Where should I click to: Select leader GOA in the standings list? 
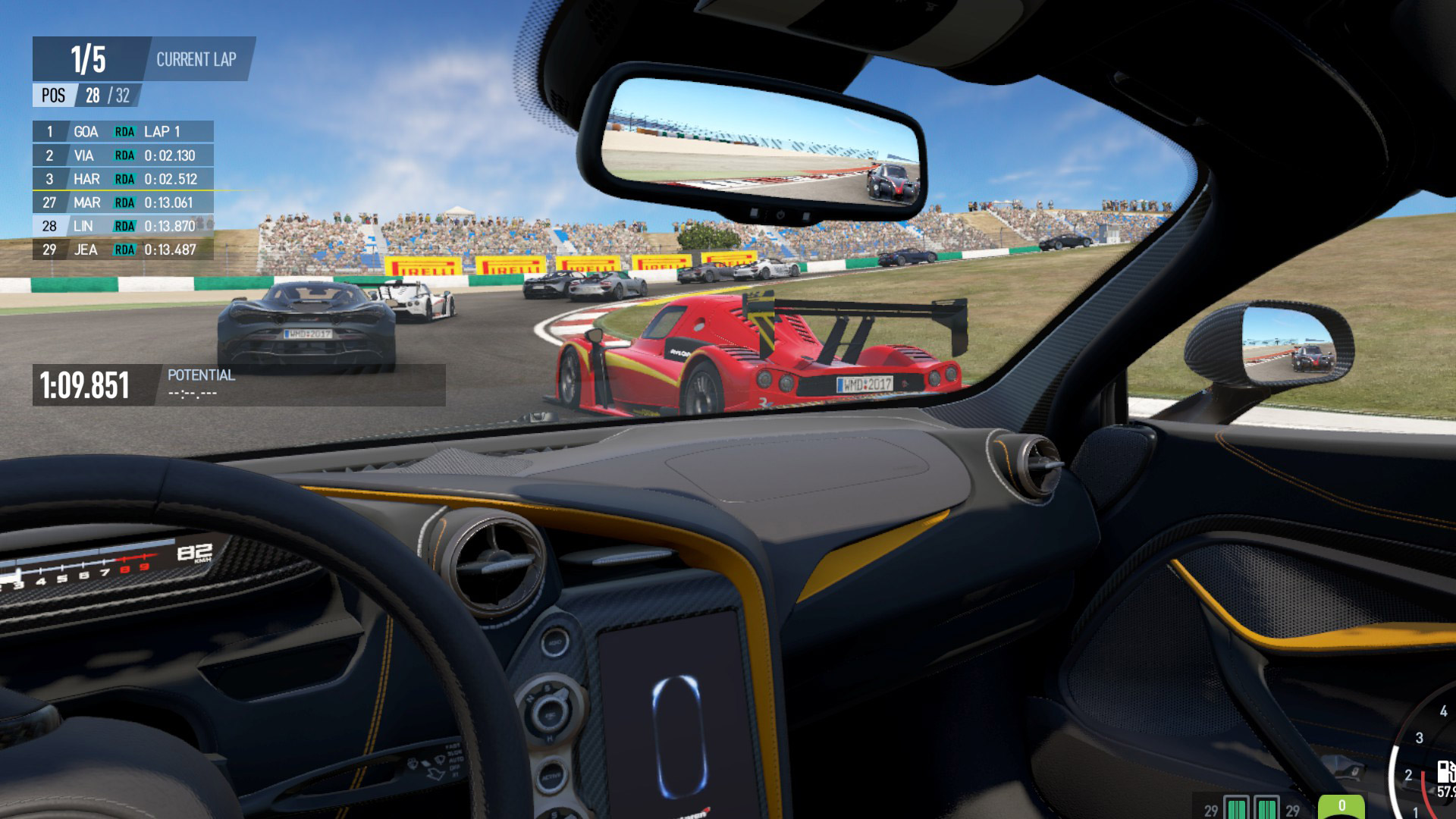point(123,131)
